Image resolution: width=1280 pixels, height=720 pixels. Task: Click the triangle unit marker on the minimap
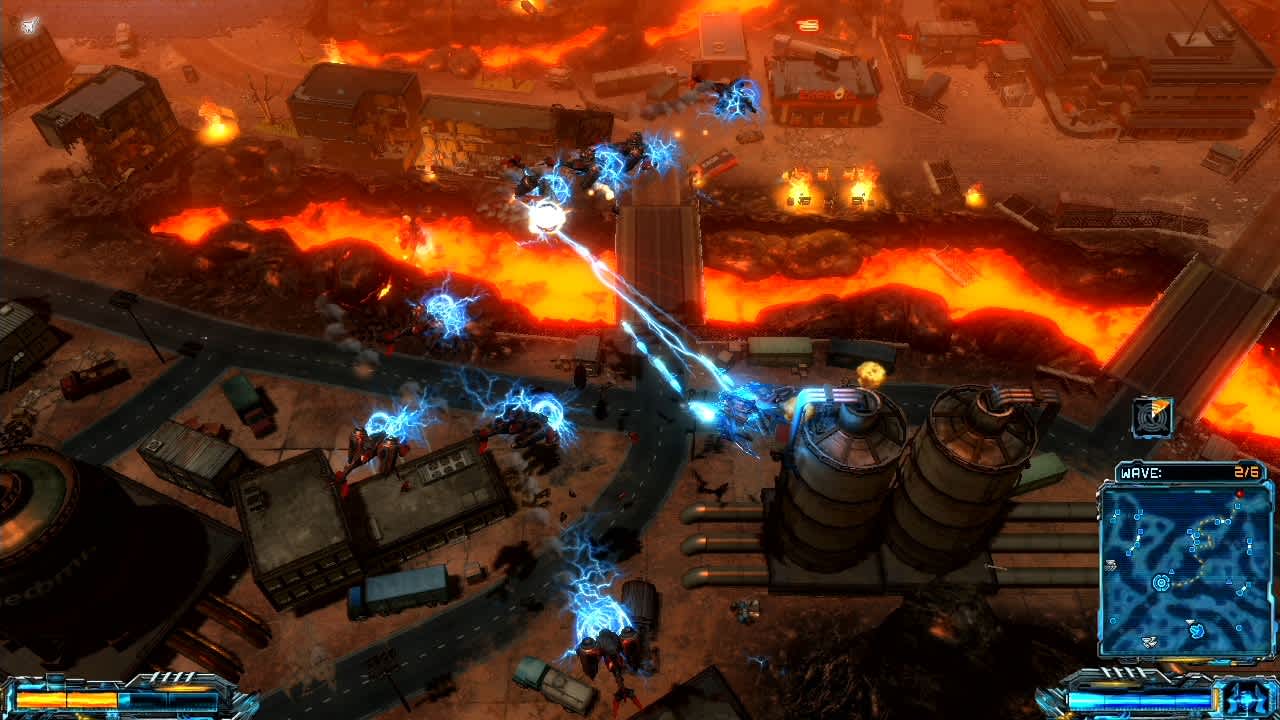tap(1170, 572)
